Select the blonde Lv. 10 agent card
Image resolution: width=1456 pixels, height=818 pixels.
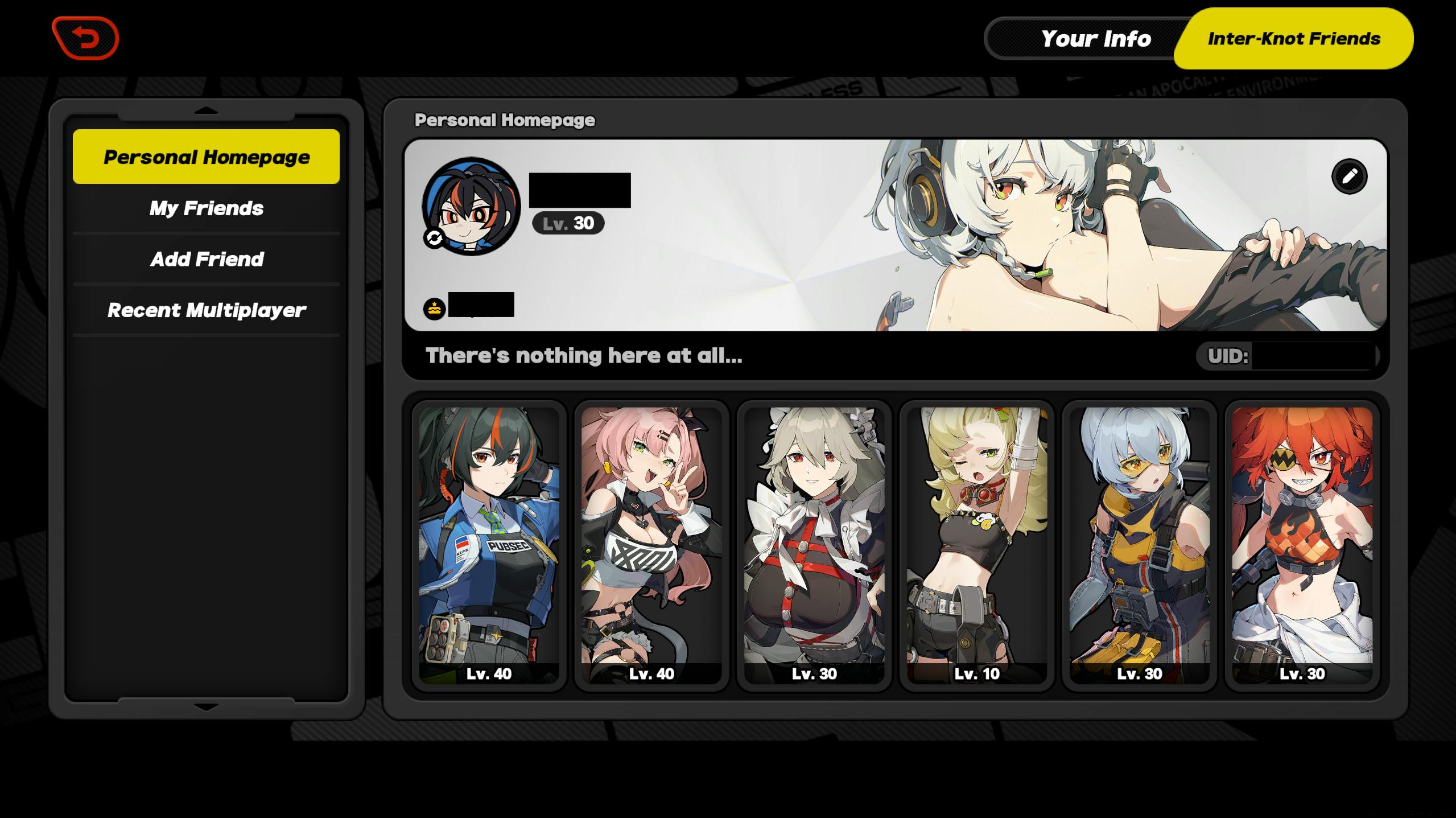tap(977, 545)
